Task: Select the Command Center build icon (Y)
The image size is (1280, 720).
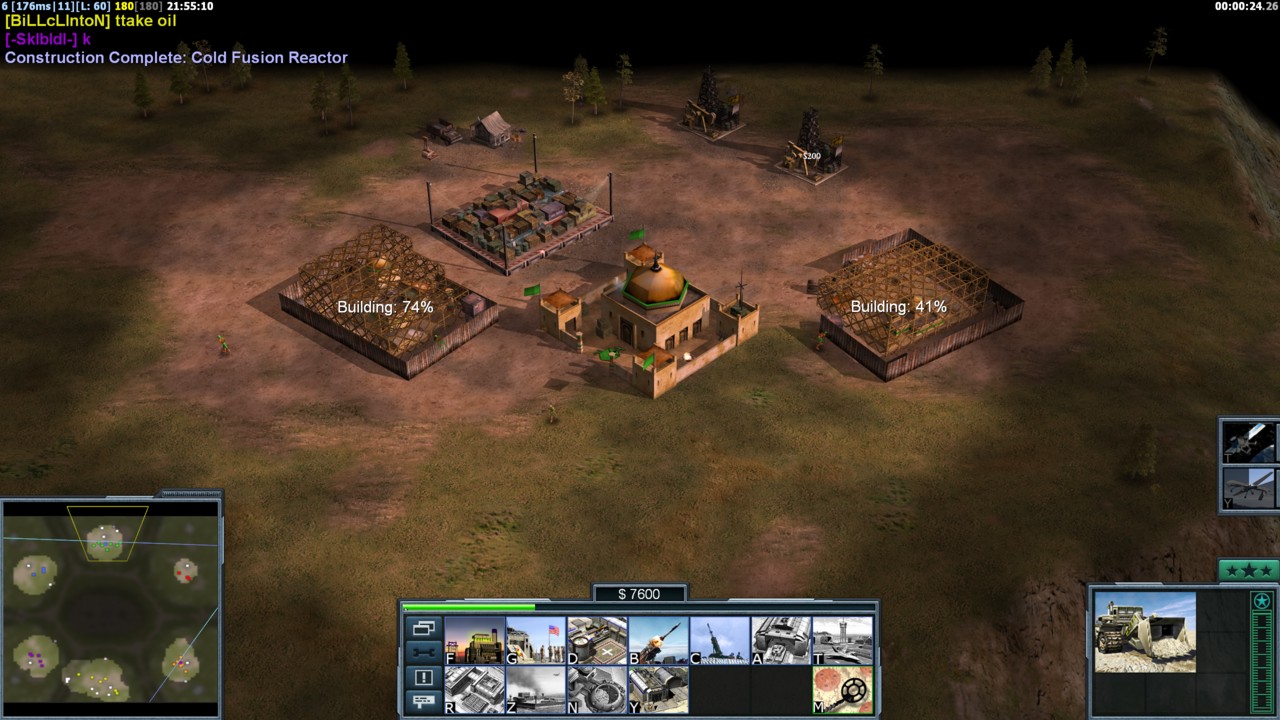Action: click(658, 690)
